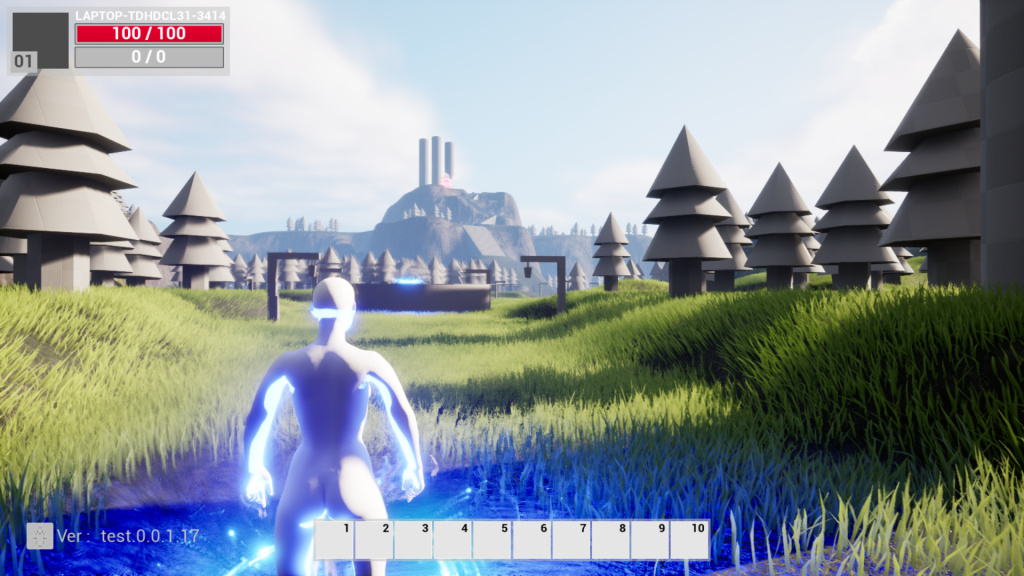Choose hotbar slot number 9
Viewport: 1024px width, 576px height.
tap(650, 540)
